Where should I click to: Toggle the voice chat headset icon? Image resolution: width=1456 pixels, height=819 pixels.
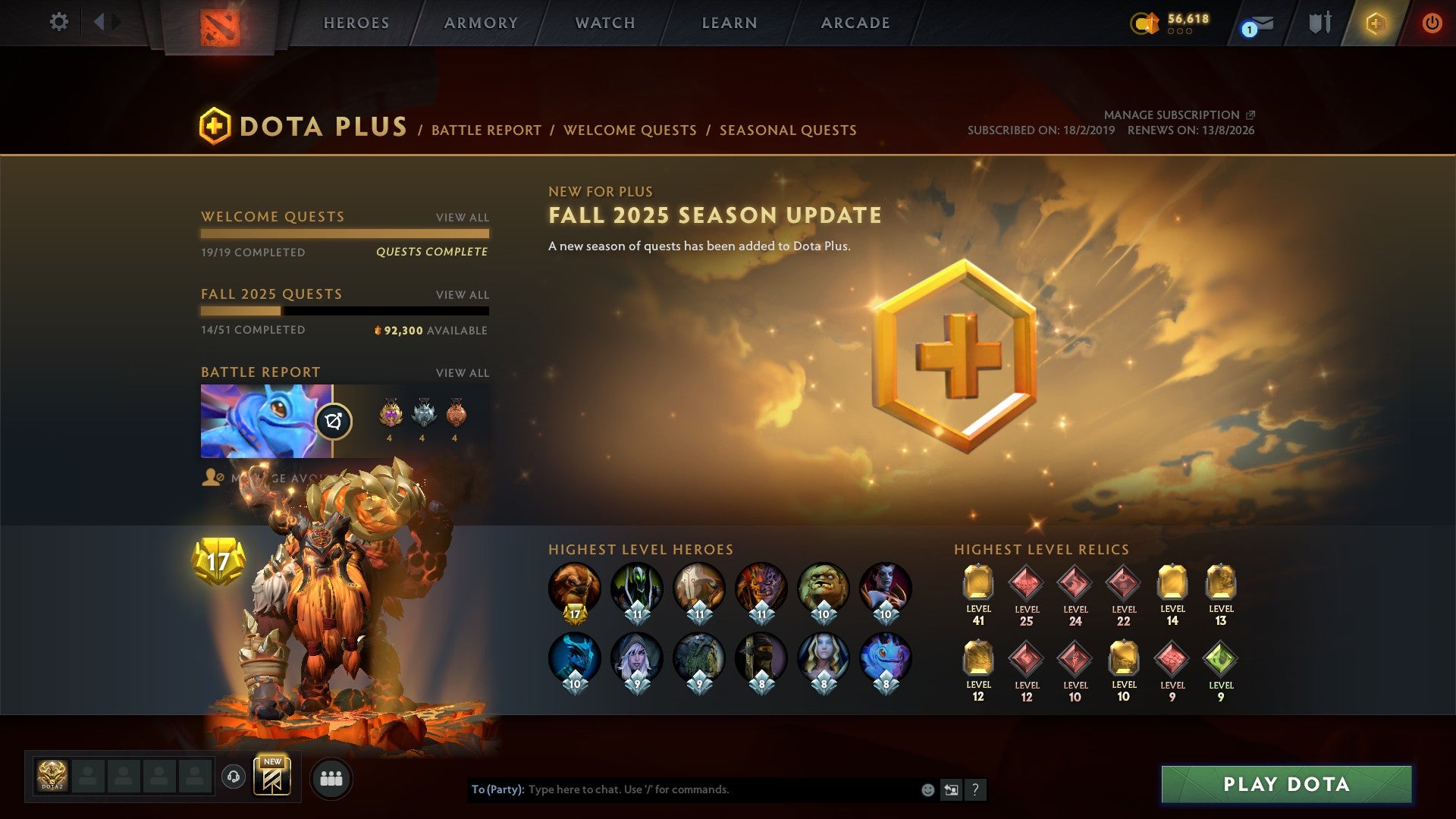(x=234, y=775)
